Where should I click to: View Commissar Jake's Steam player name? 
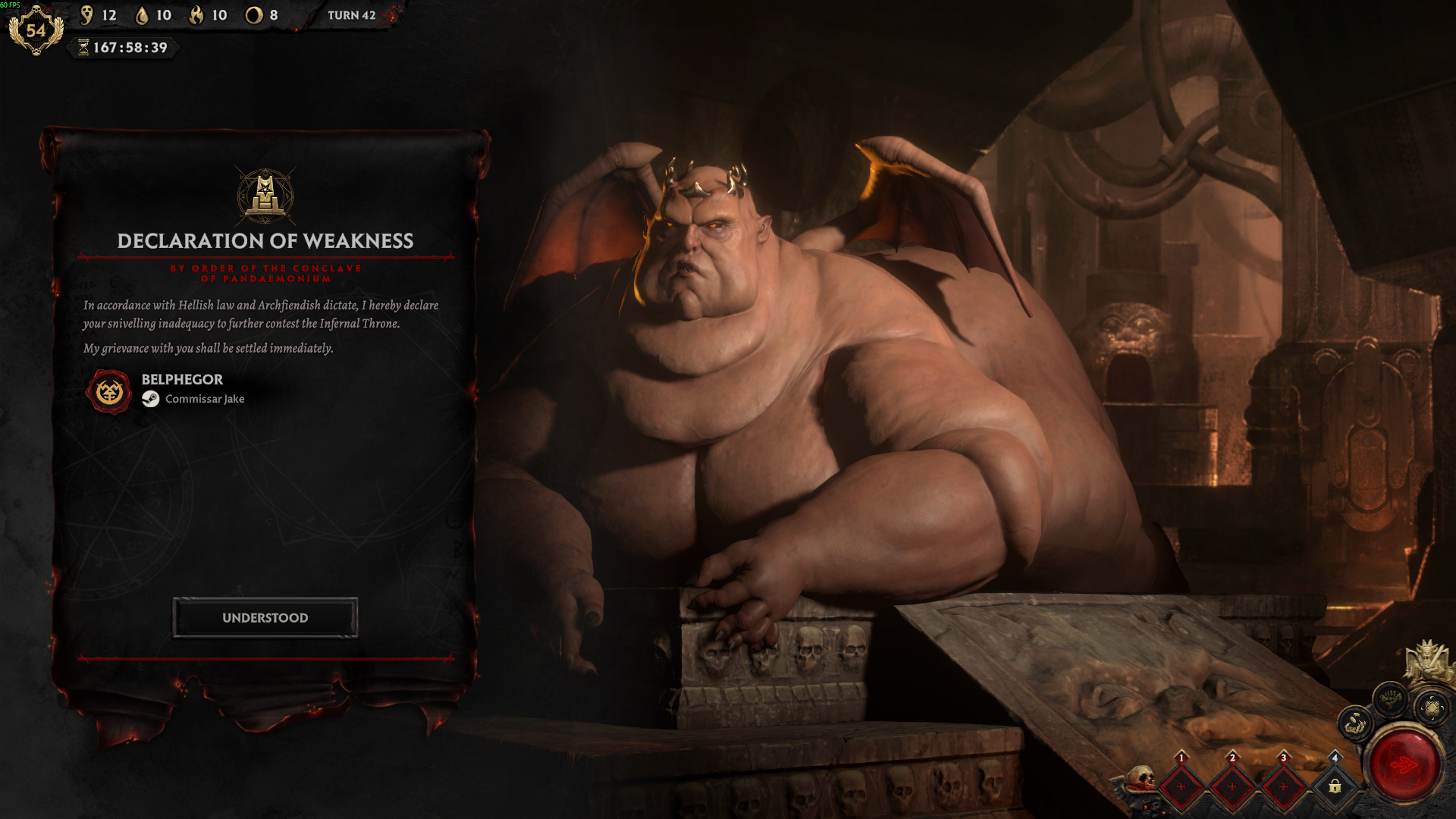pyautogui.click(x=205, y=399)
